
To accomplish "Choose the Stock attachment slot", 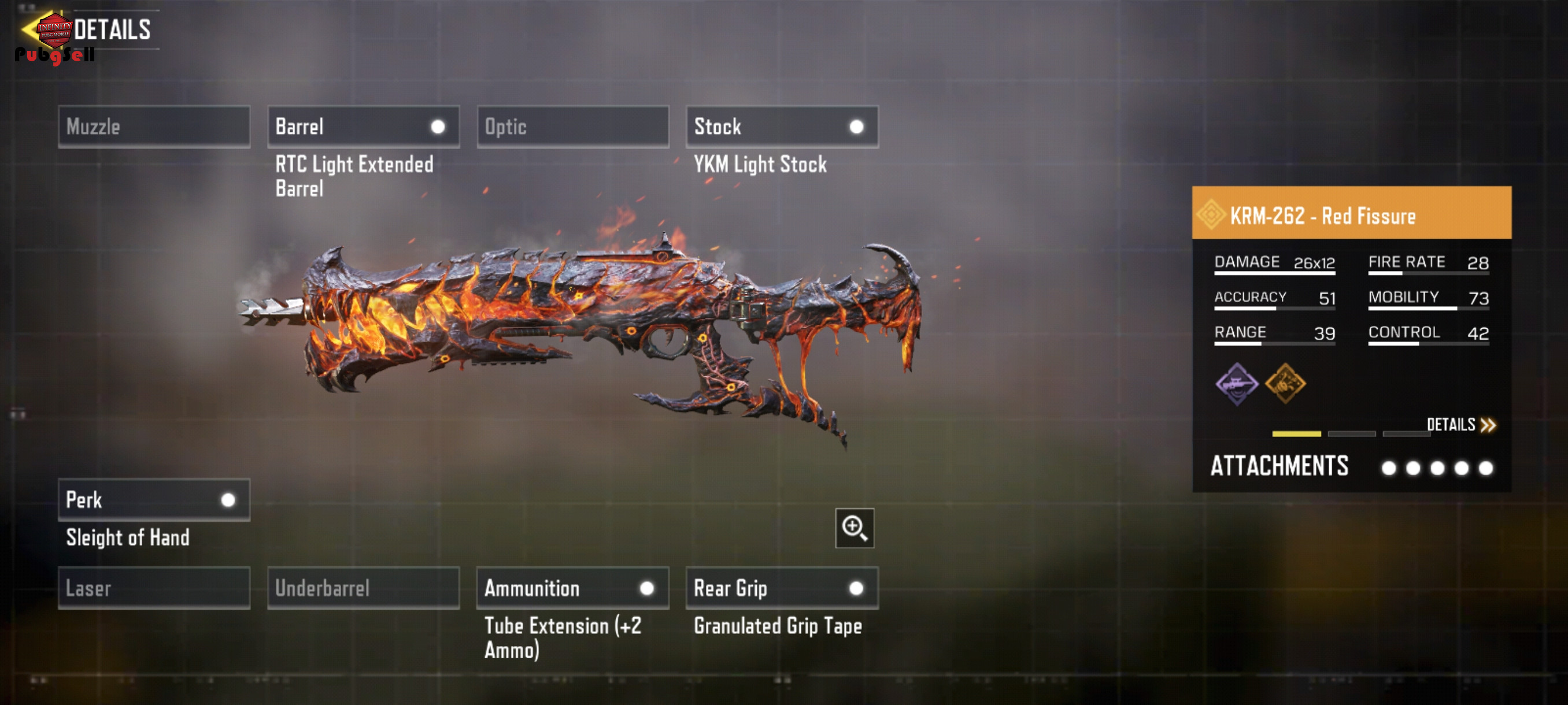I will [782, 127].
